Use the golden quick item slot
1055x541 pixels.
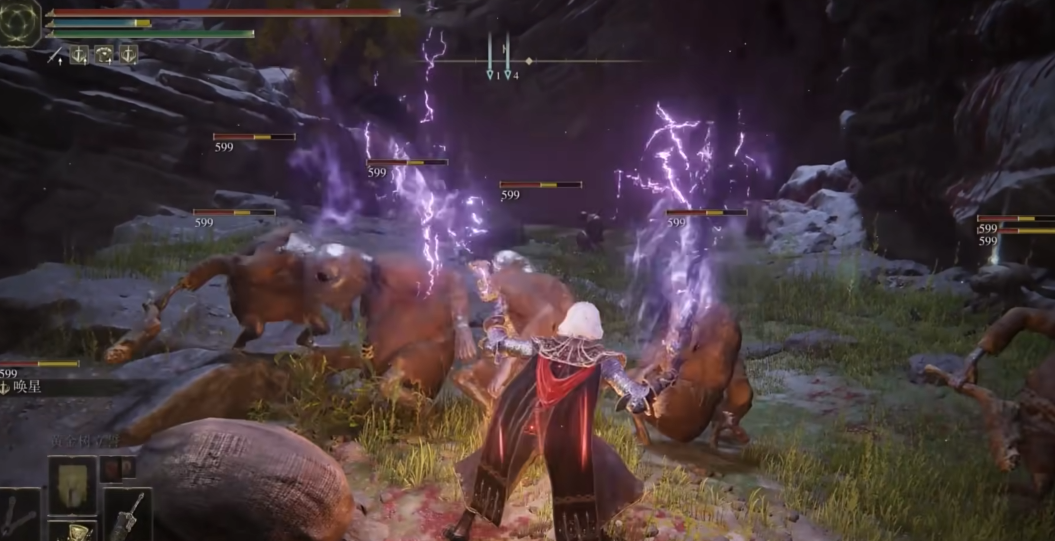coord(72,533)
